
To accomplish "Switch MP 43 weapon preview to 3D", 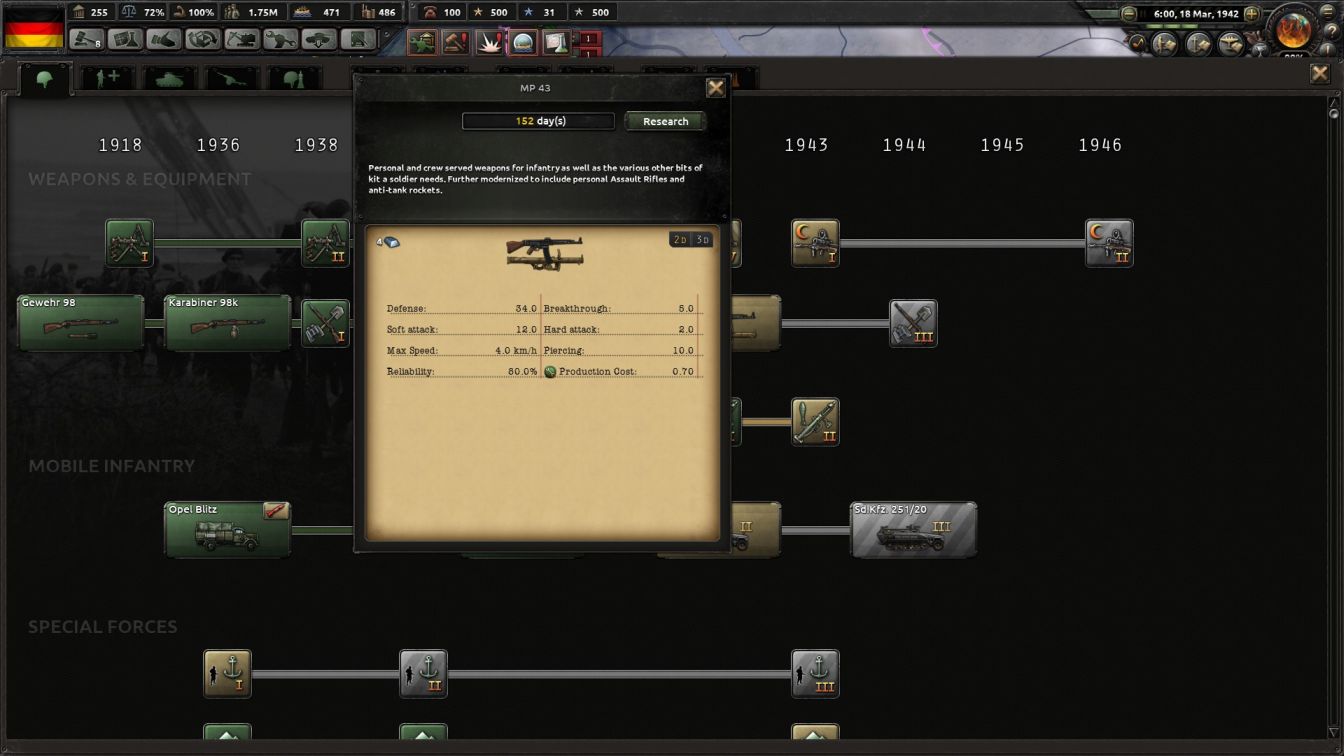I will (x=704, y=240).
